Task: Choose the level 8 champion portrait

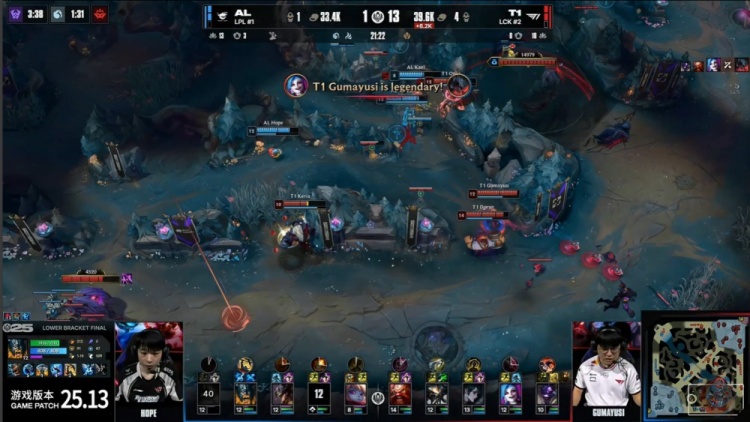Action: click(356, 393)
